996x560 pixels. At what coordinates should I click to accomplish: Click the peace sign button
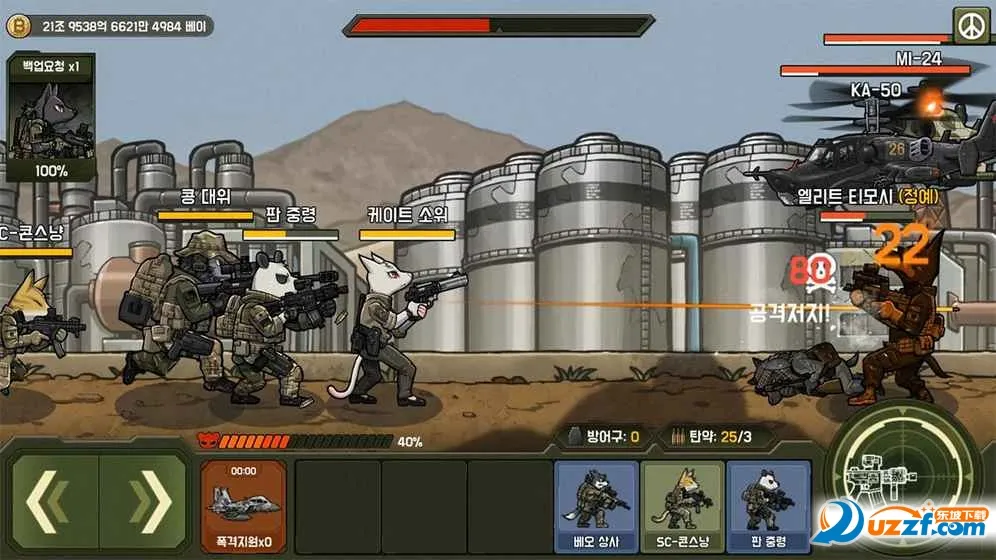point(970,25)
